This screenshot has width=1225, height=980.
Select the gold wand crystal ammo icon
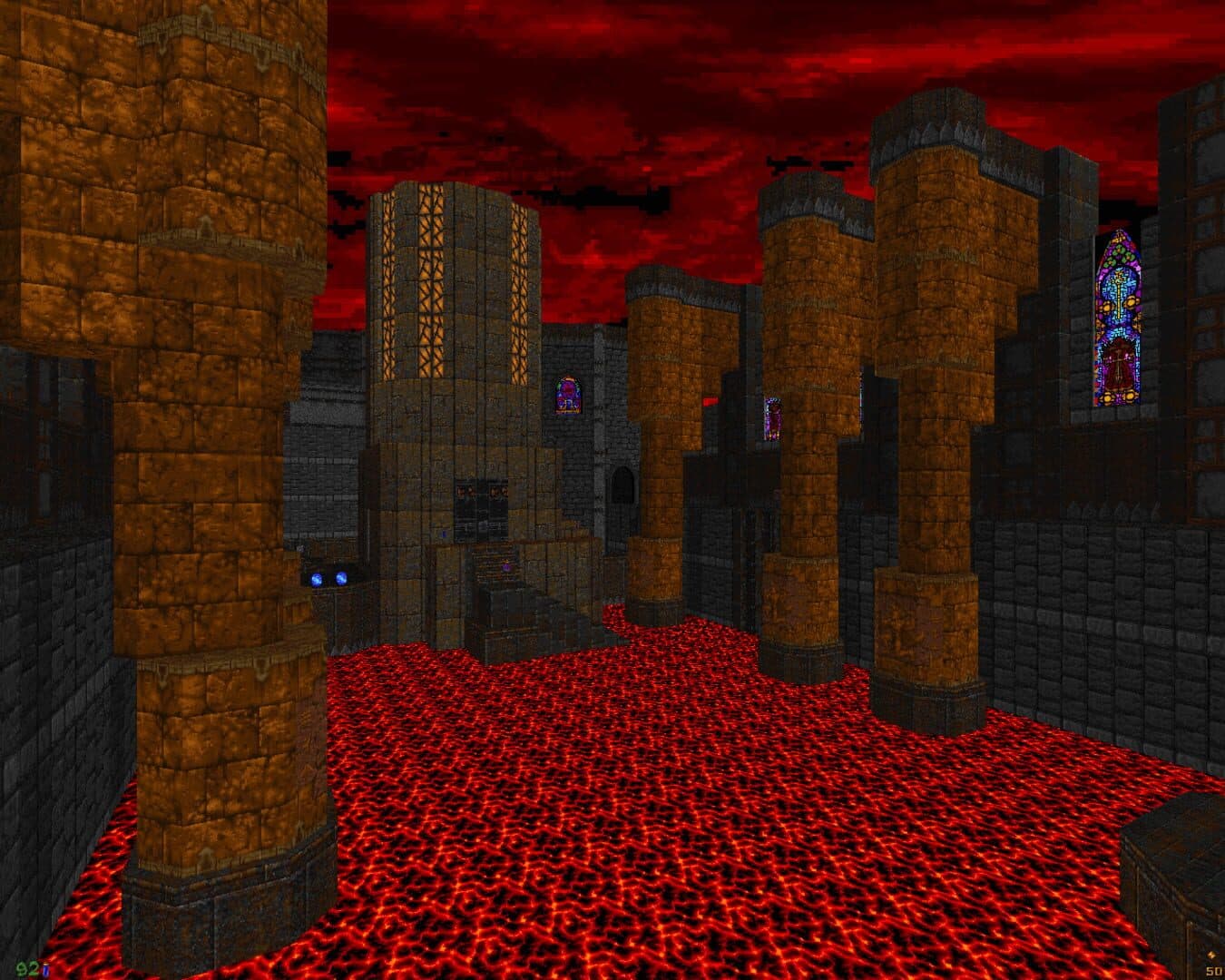coord(1213,954)
